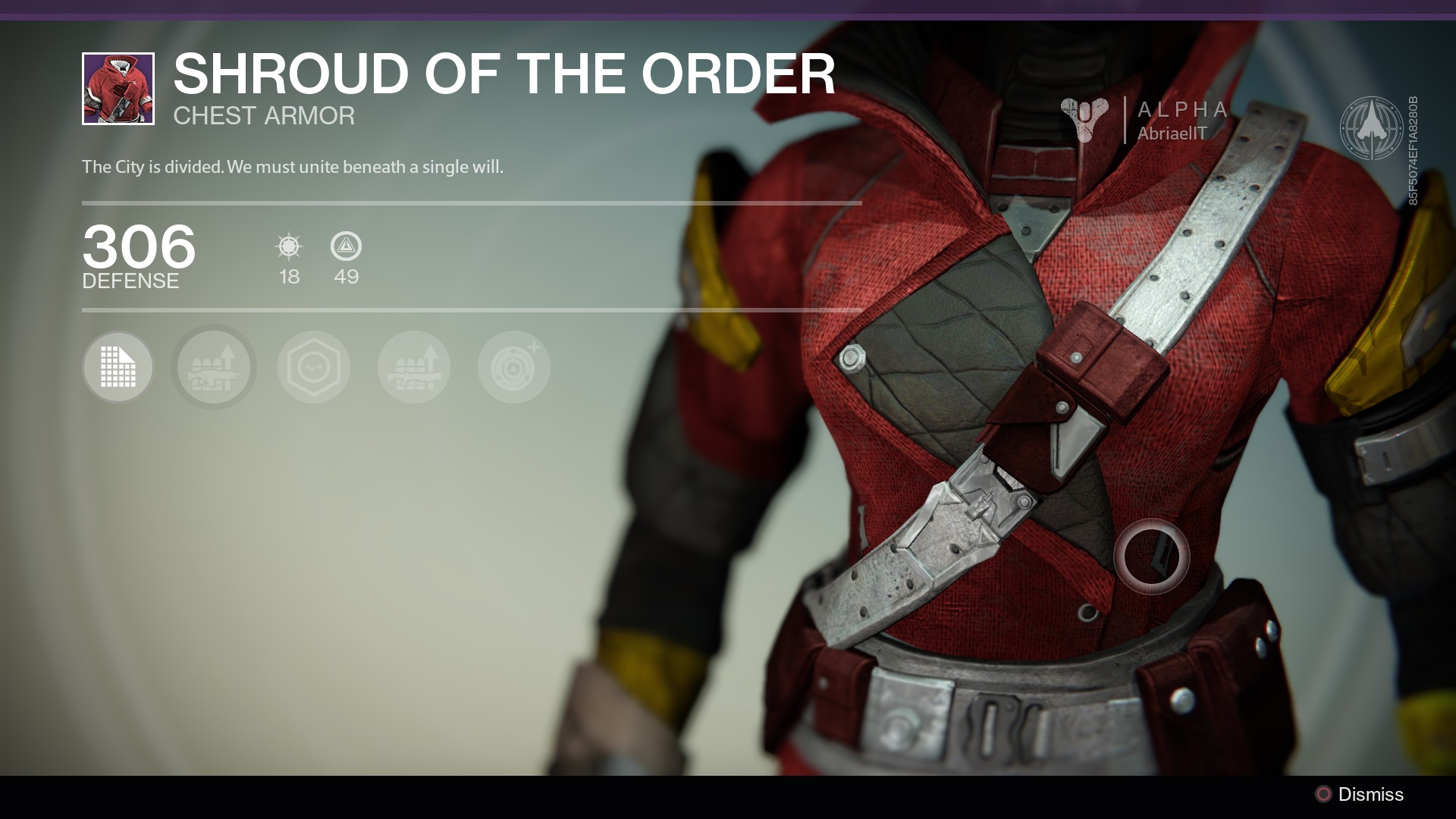The height and width of the screenshot is (819, 1456).
Task: Select the hexagon ring perk node
Action: [x=313, y=367]
